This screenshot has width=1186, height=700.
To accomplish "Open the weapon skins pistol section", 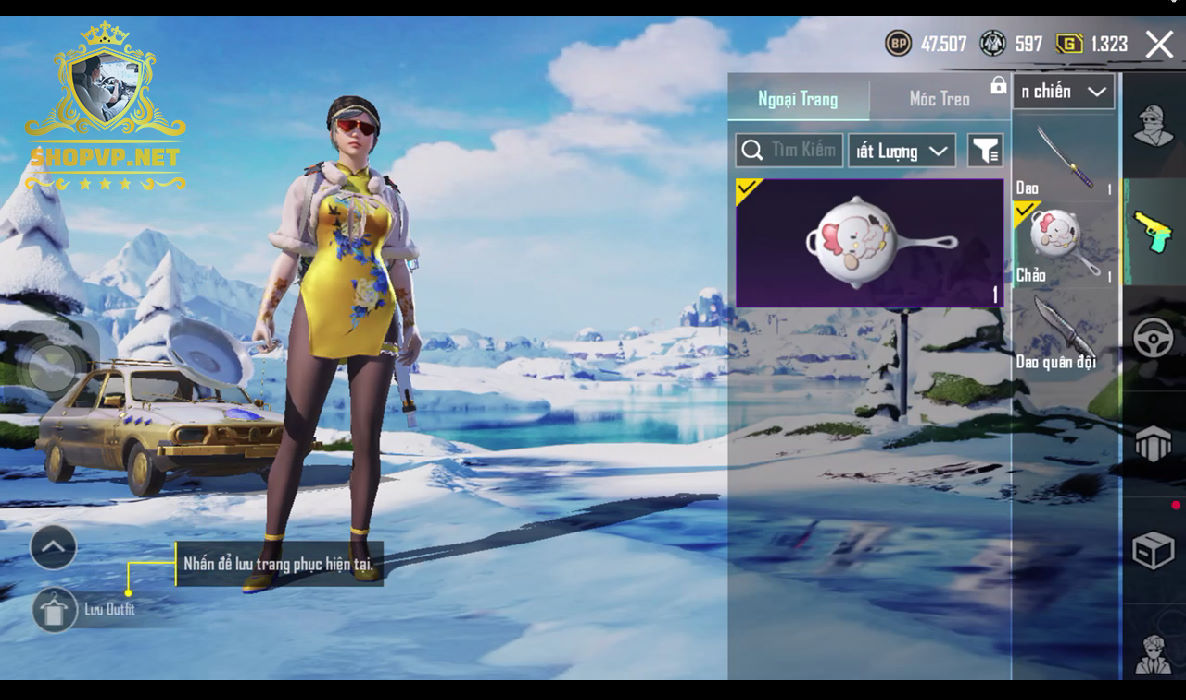I will [x=1153, y=231].
